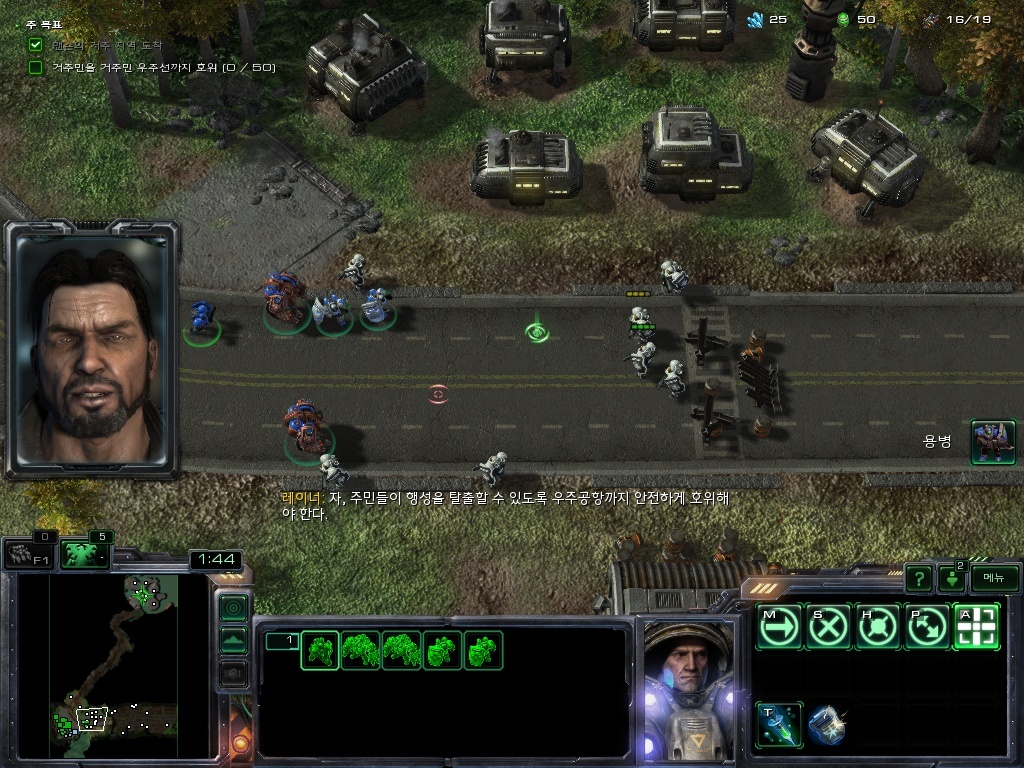Screen dimensions: 1024x768
Task: Activate the minimap ping signal button
Action: [233, 608]
